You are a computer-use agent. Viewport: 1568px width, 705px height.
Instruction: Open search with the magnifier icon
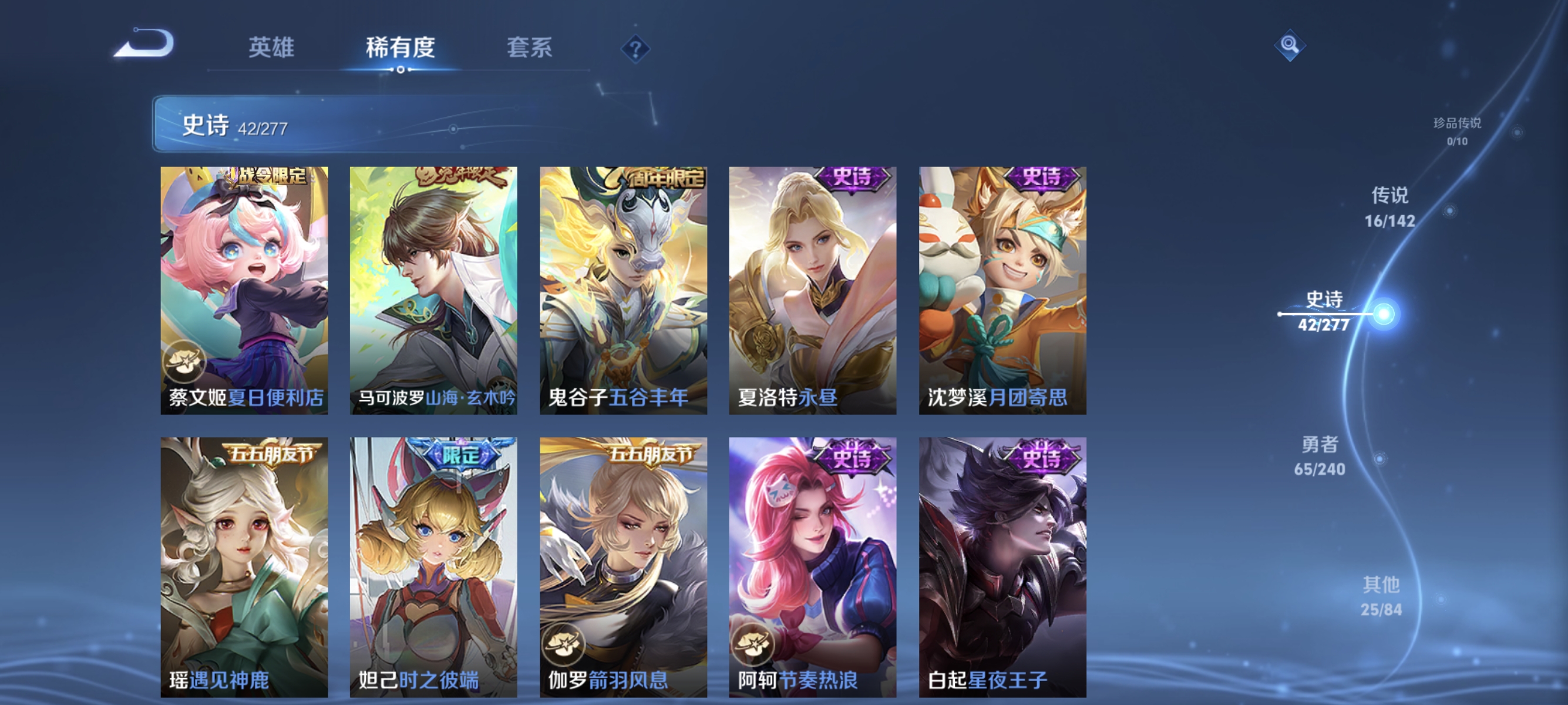tap(1290, 45)
